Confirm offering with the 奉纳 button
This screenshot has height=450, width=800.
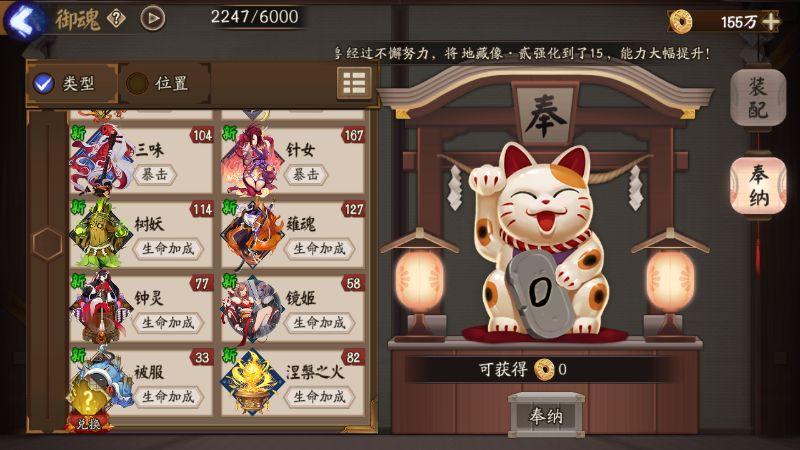pos(546,414)
